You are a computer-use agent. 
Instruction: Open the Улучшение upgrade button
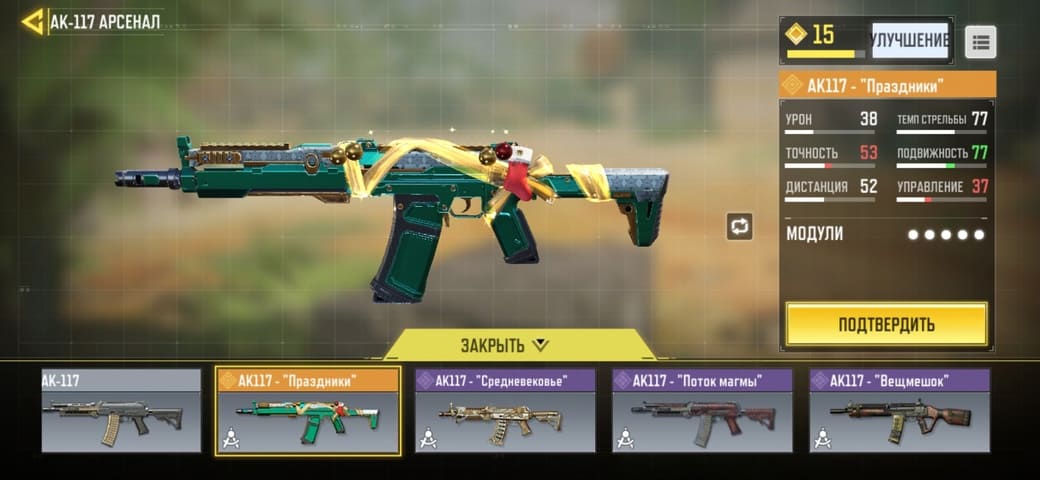click(x=909, y=40)
